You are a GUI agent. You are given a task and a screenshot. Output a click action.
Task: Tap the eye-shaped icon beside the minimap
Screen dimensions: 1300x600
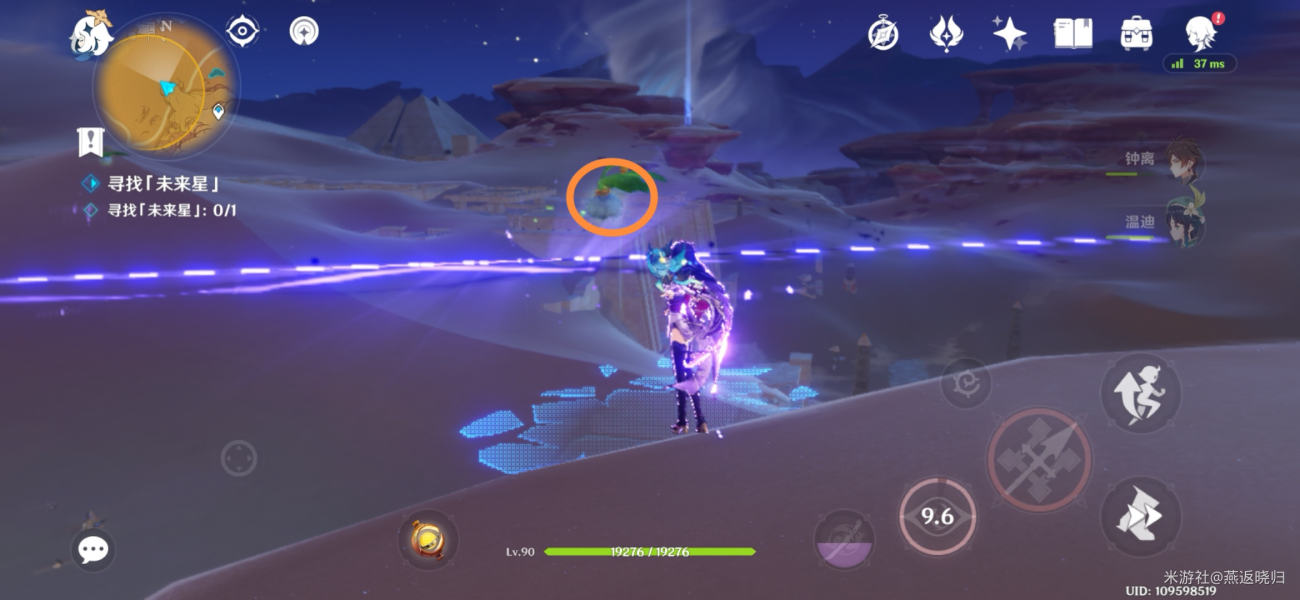242,31
